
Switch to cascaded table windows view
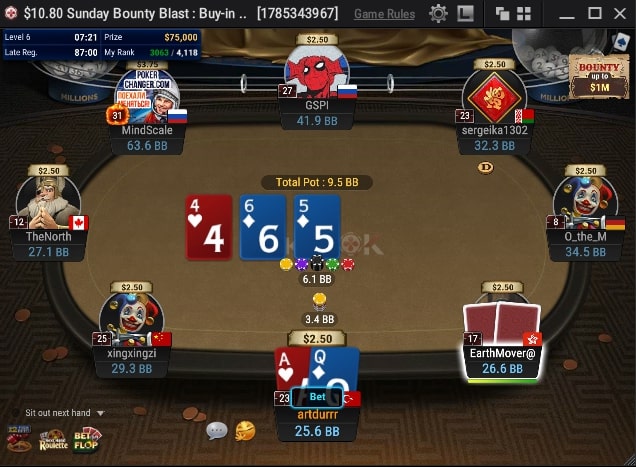(x=503, y=14)
